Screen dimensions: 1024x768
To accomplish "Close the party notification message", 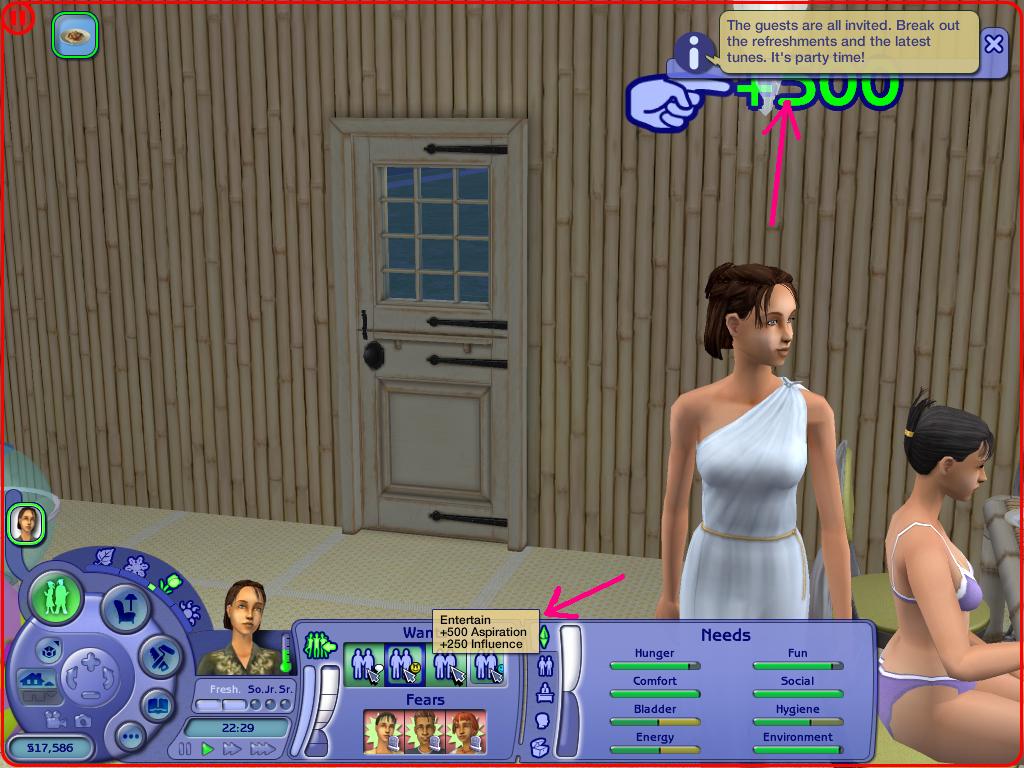I will coord(993,44).
